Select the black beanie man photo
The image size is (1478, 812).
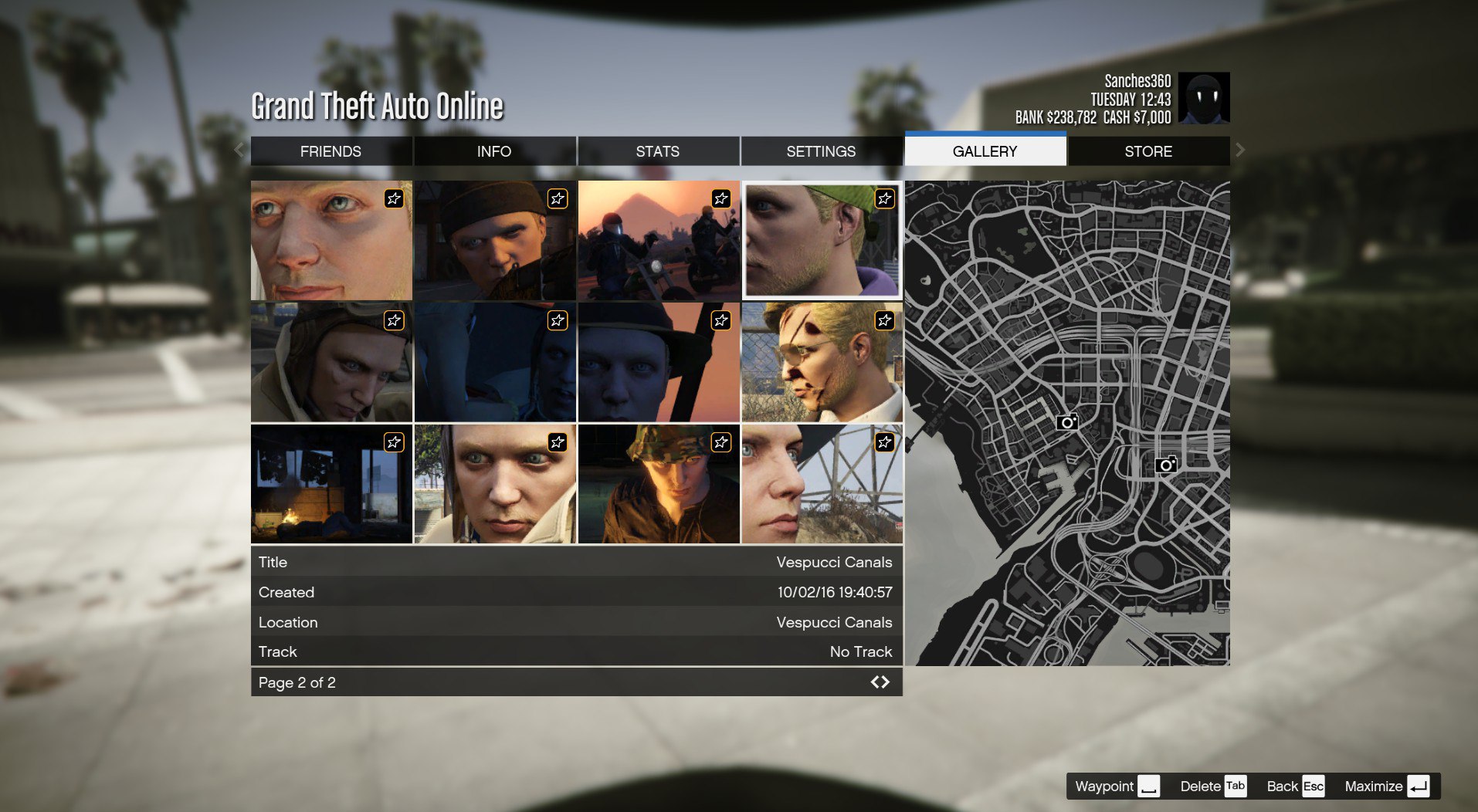tap(495, 240)
